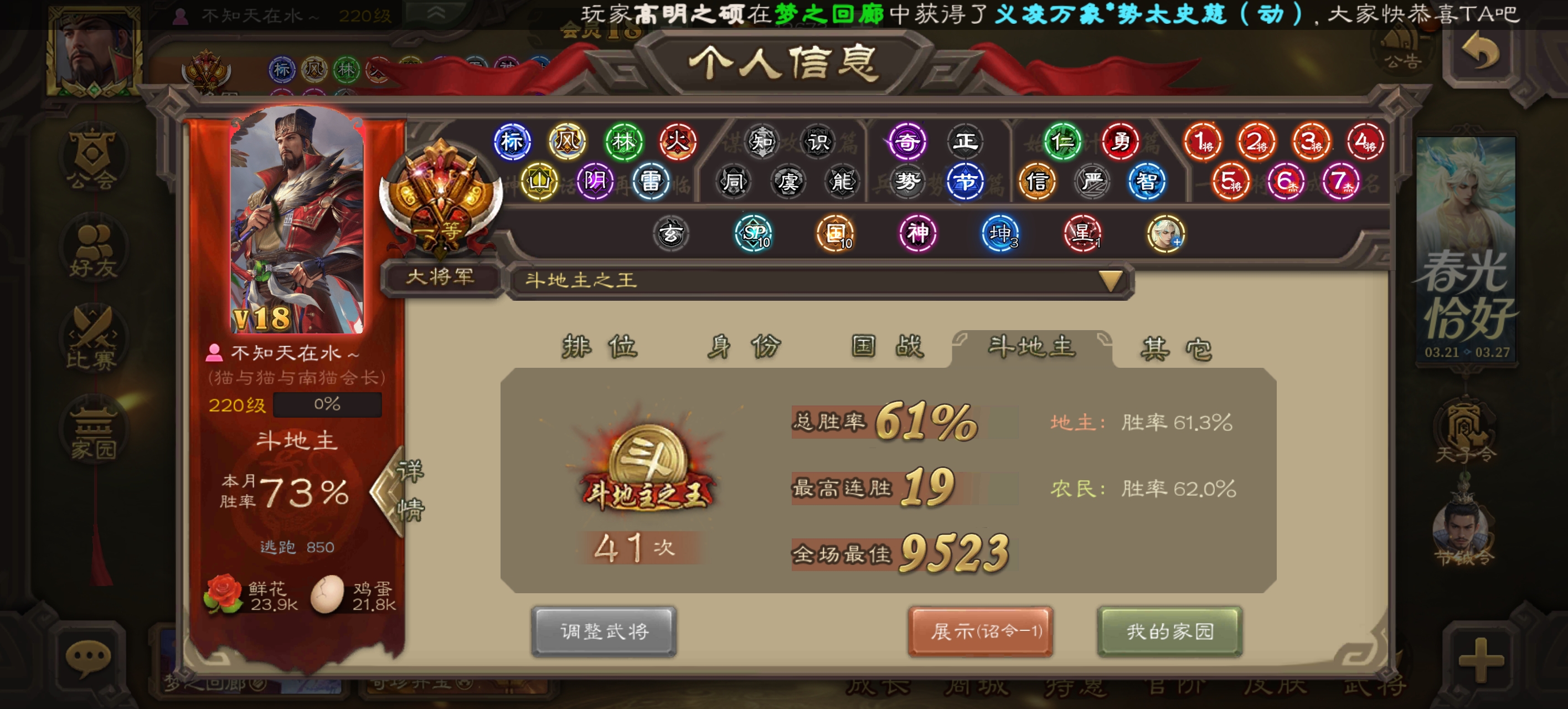Show the 其它 tab

pos(1175,348)
